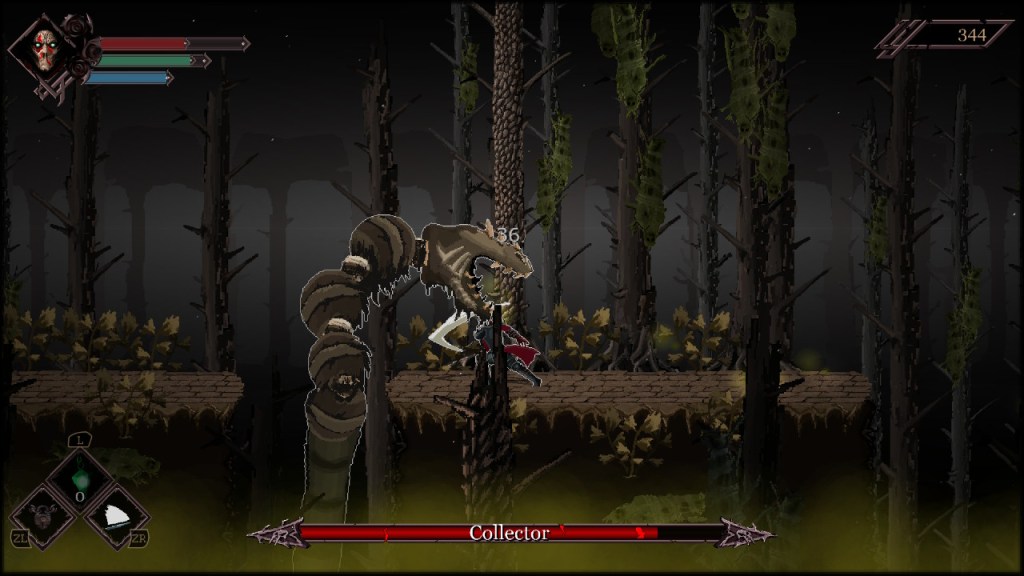Click the masked character portrait
The width and height of the screenshot is (1024, 576).
tap(44, 50)
